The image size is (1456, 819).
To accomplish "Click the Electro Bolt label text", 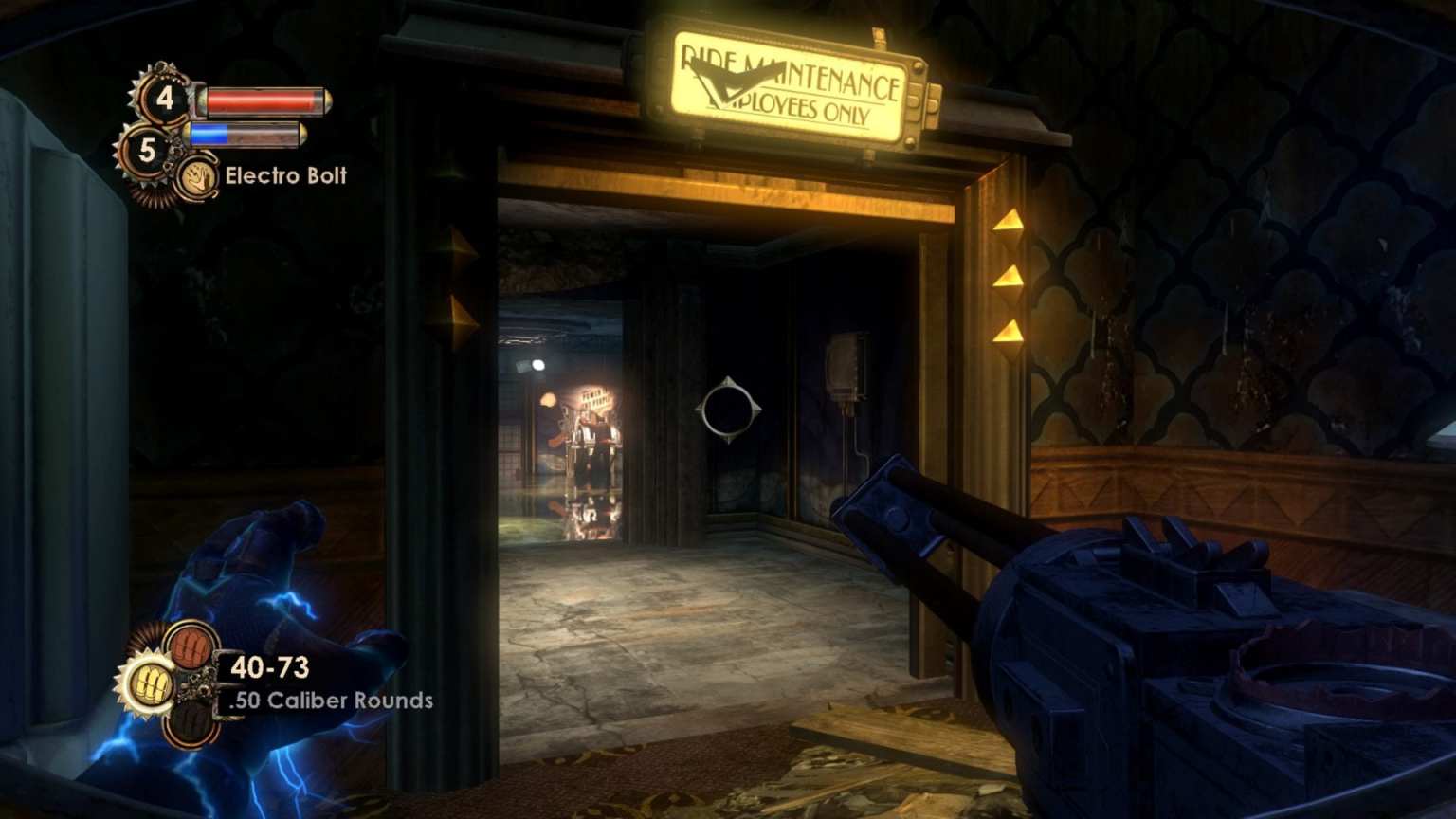I will point(284,177).
